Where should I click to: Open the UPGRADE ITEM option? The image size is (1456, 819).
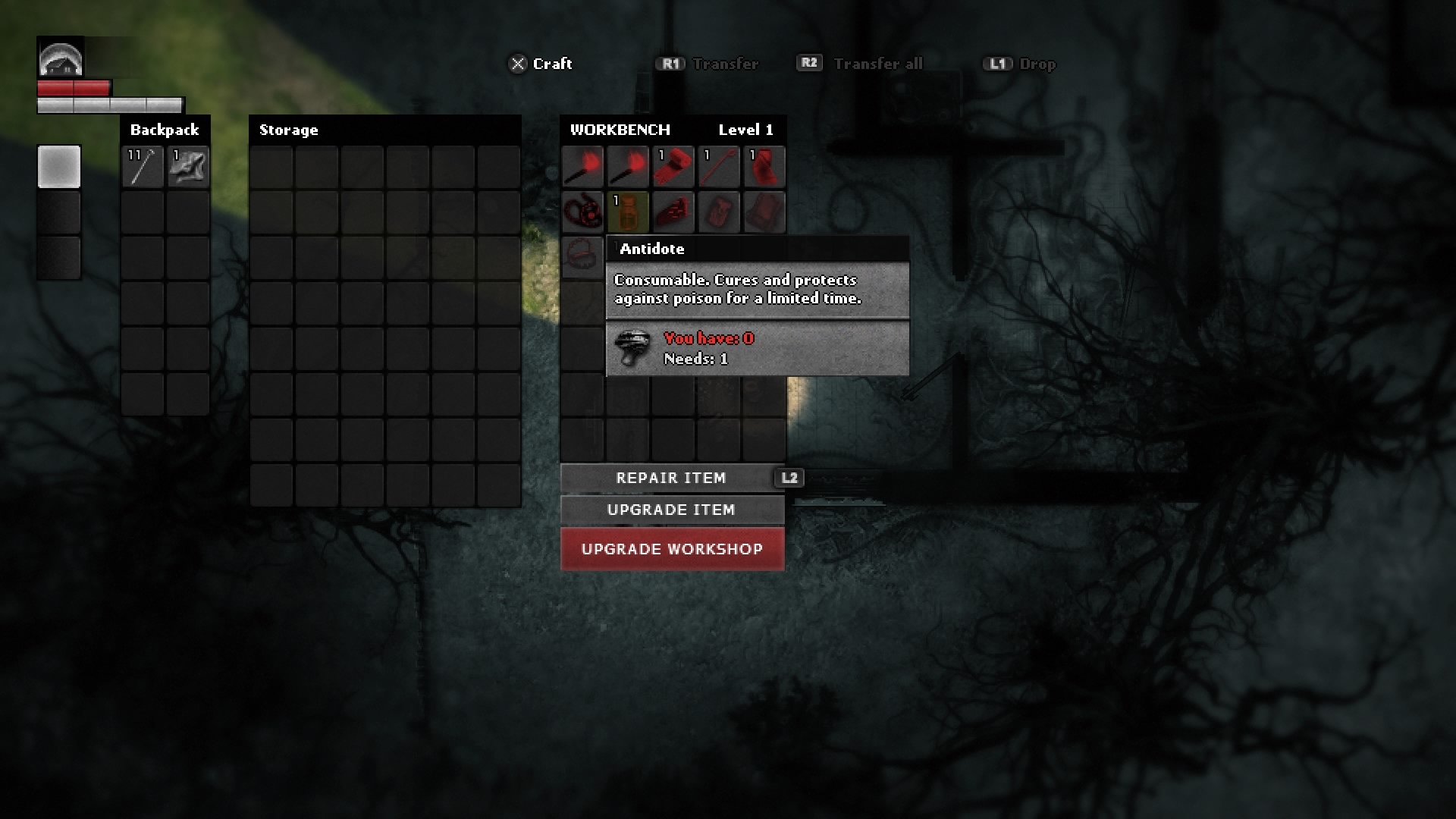click(x=671, y=510)
